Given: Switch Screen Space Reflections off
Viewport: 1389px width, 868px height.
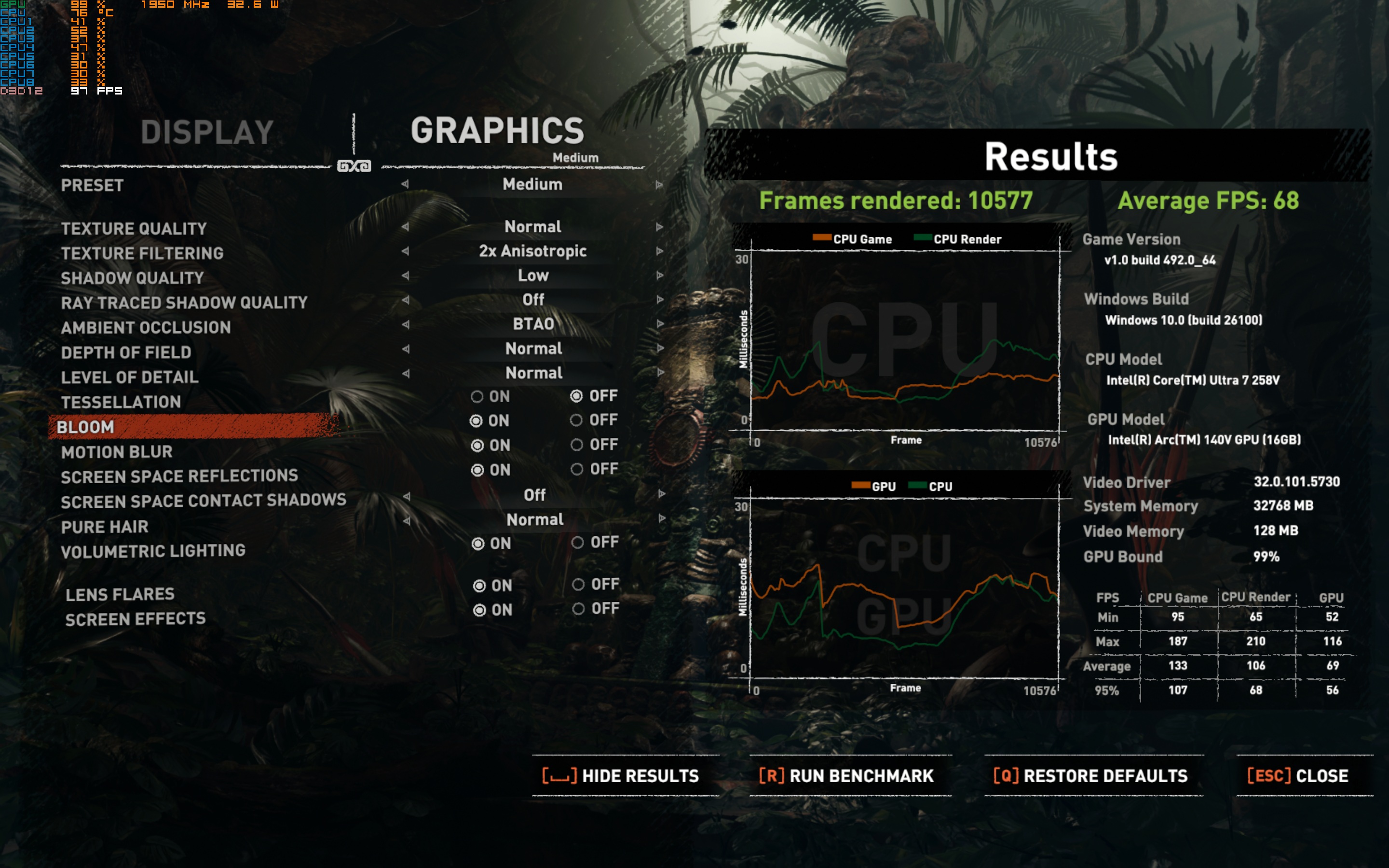Looking at the screenshot, I should (577, 470).
